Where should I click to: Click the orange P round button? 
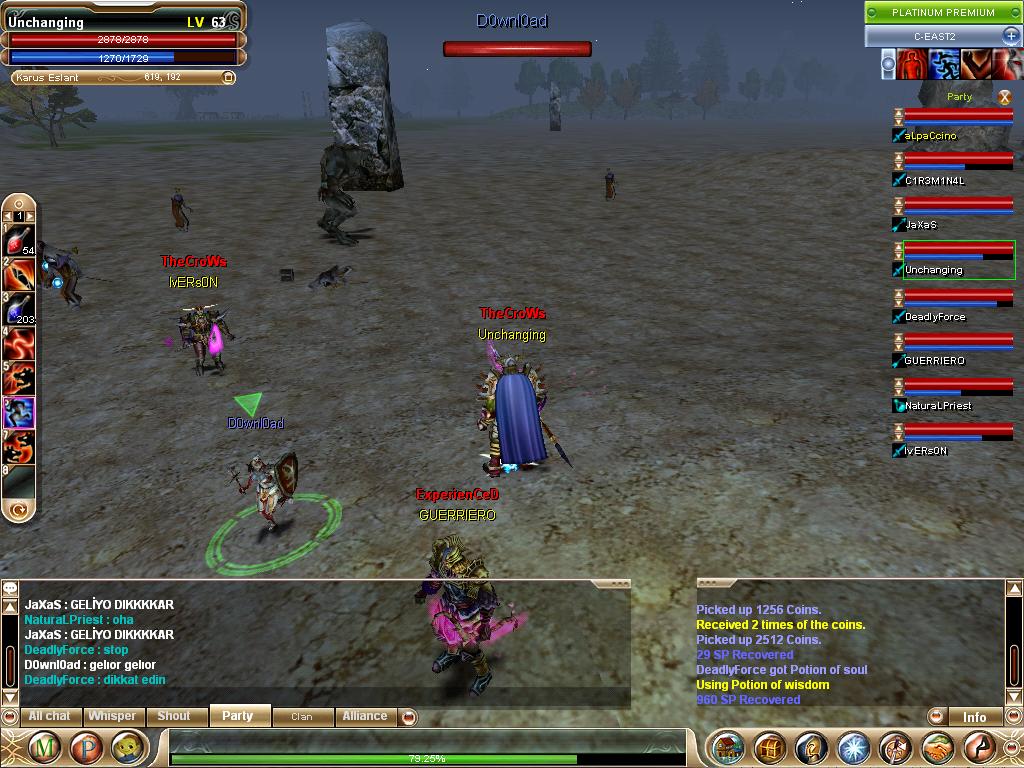tap(86, 748)
